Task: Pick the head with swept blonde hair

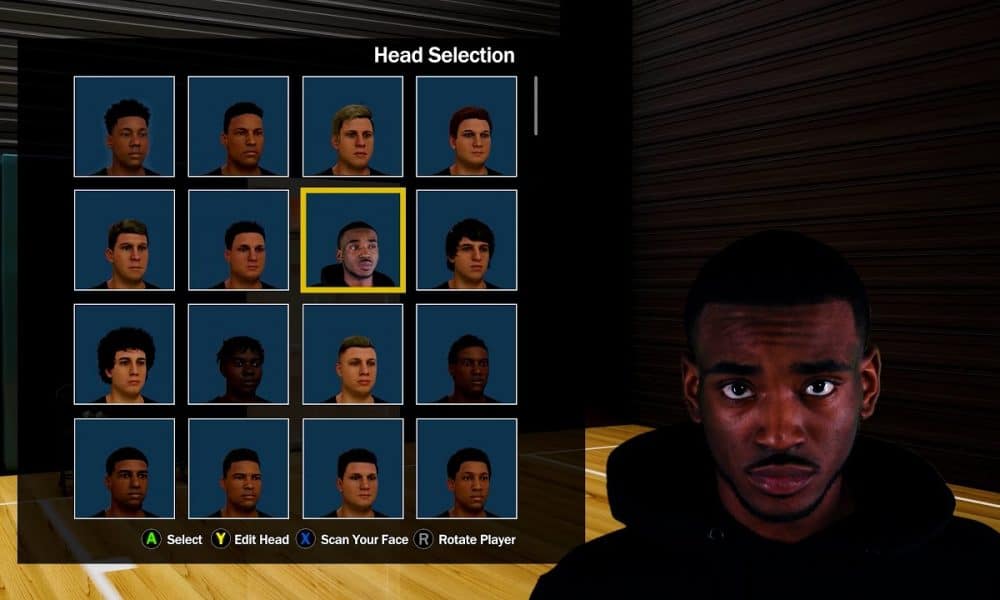Action: (353, 126)
